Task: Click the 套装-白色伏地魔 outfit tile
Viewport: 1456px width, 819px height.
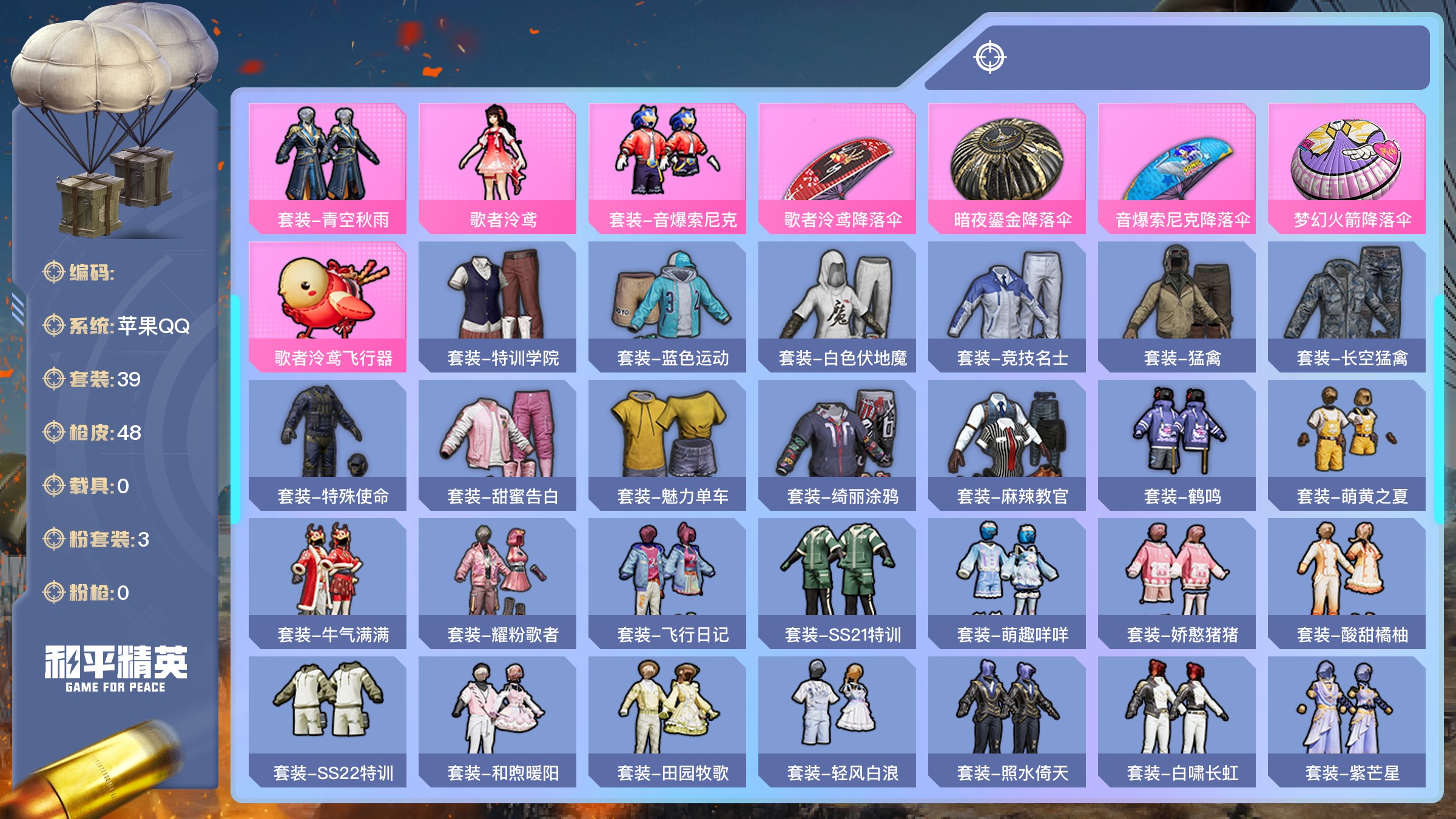Action: click(x=837, y=306)
